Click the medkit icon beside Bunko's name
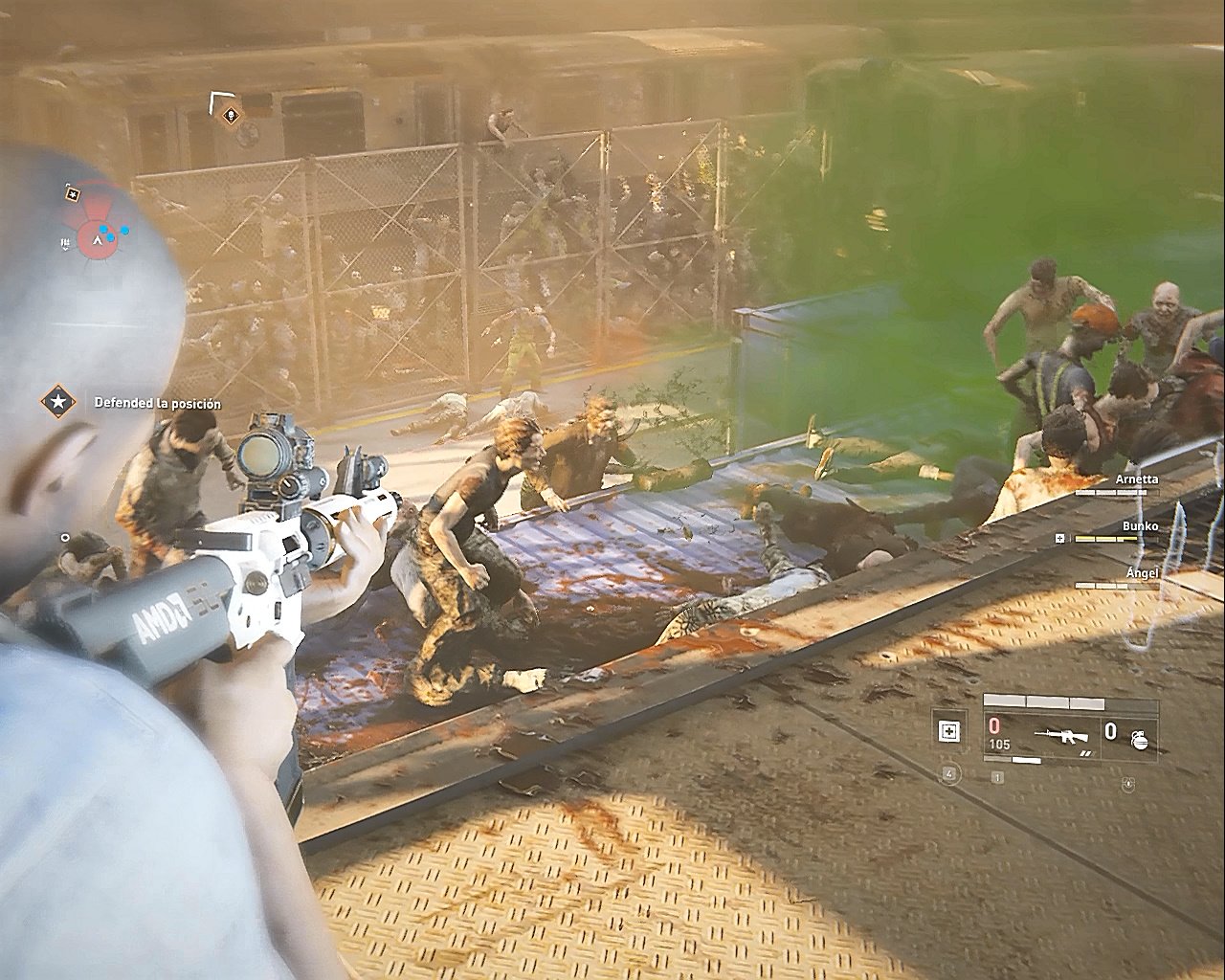The height and width of the screenshot is (980, 1225). [1060, 539]
